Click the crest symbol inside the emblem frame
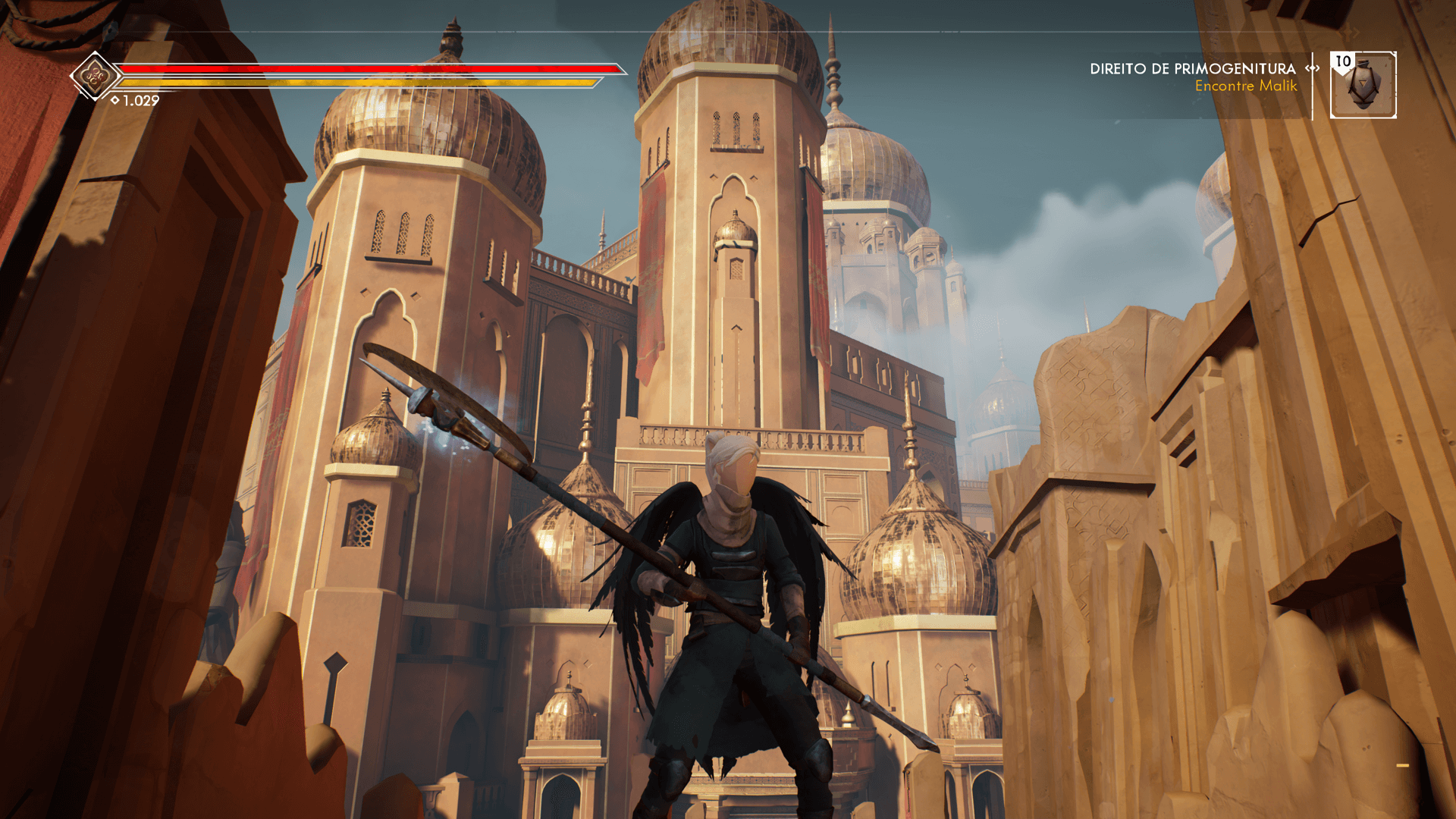 [x=93, y=77]
